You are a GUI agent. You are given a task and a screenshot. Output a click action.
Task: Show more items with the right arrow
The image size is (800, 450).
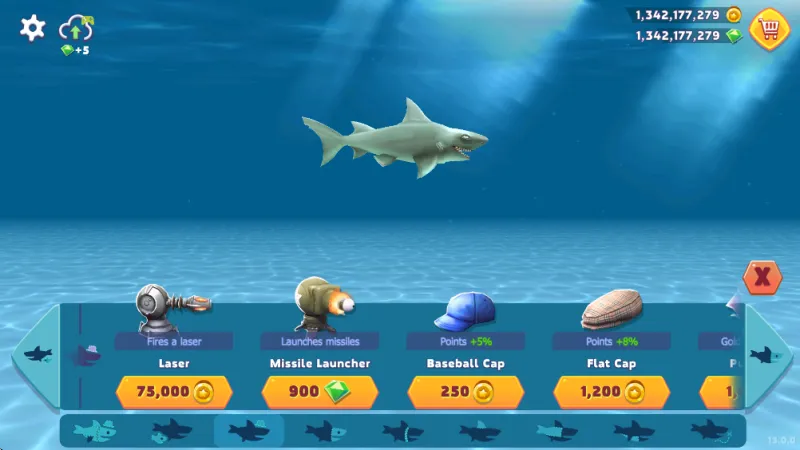point(768,354)
